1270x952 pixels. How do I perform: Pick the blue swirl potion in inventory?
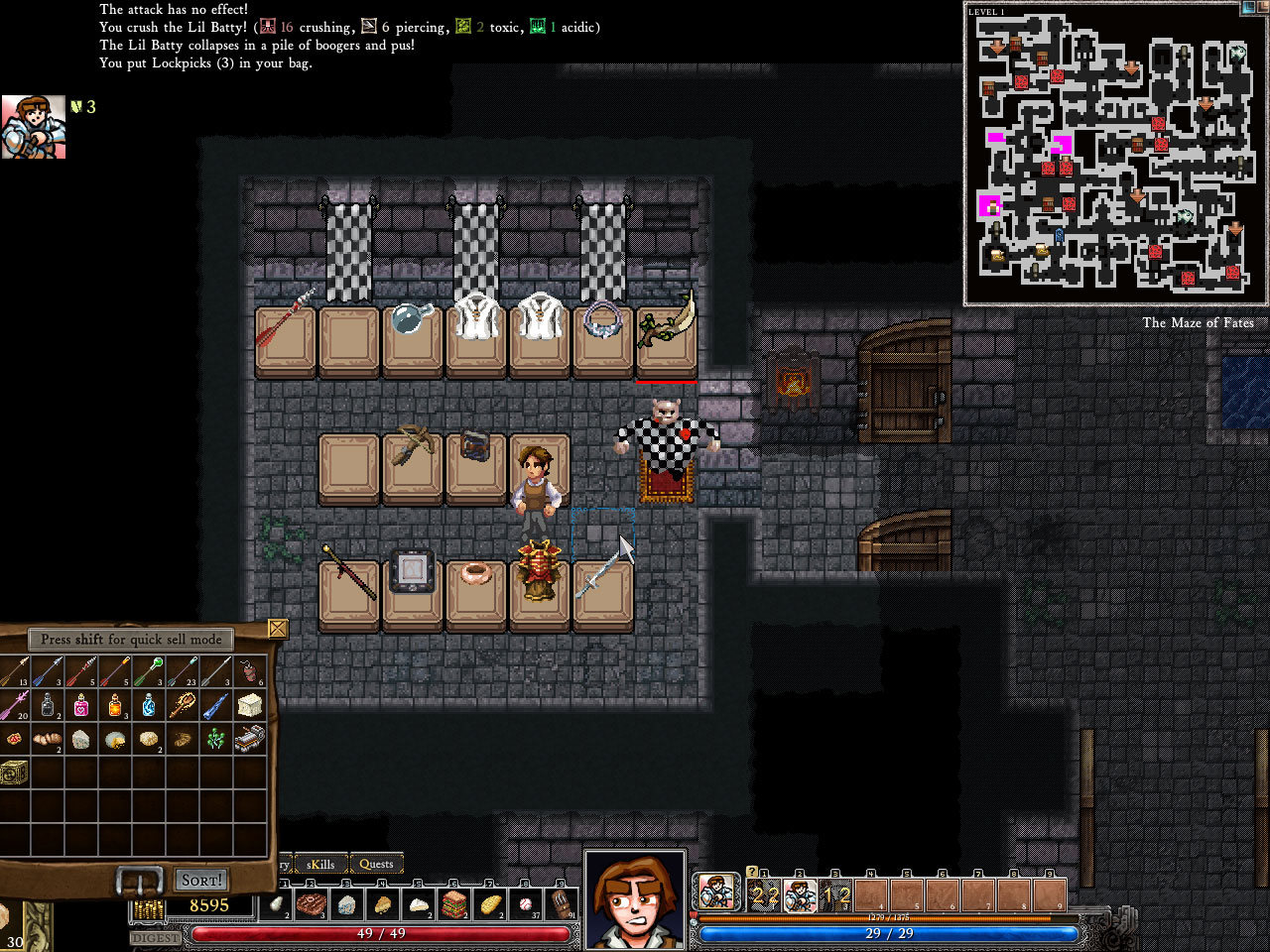coord(149,705)
